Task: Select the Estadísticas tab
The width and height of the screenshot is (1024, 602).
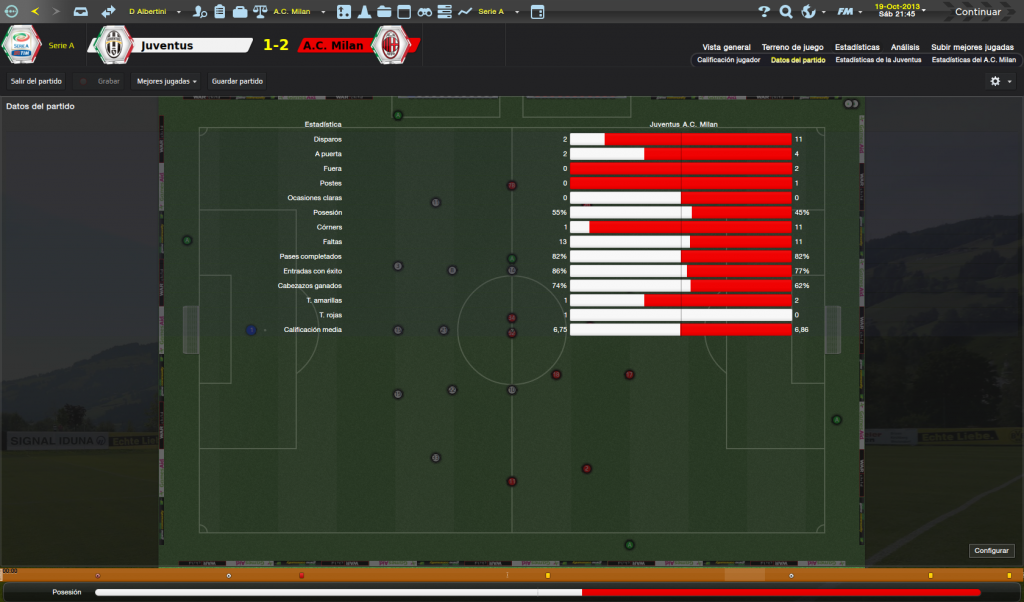Action: (857, 47)
